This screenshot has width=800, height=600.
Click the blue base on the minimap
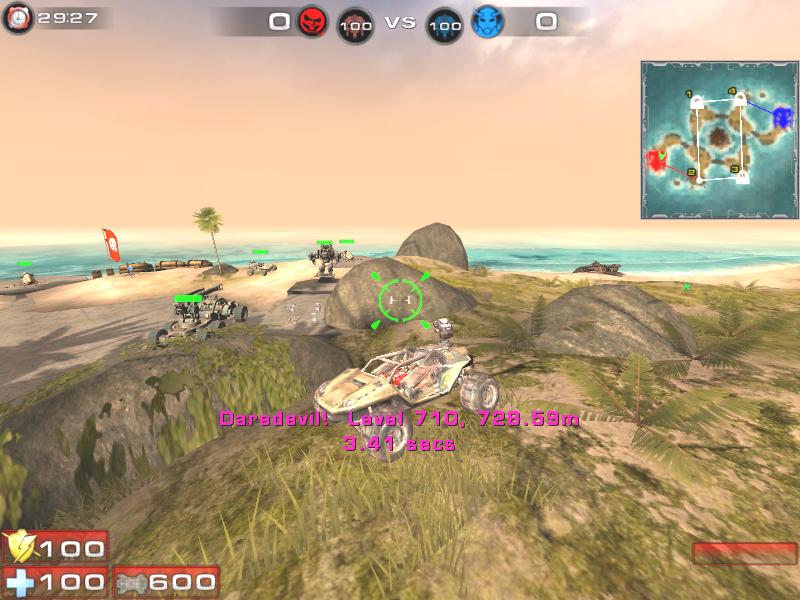tap(781, 116)
